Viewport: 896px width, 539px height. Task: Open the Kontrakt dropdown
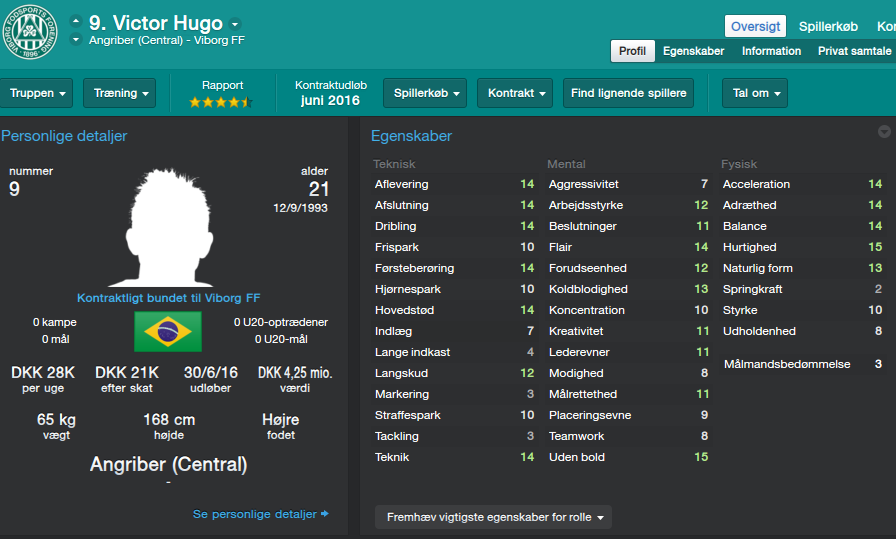[514, 93]
